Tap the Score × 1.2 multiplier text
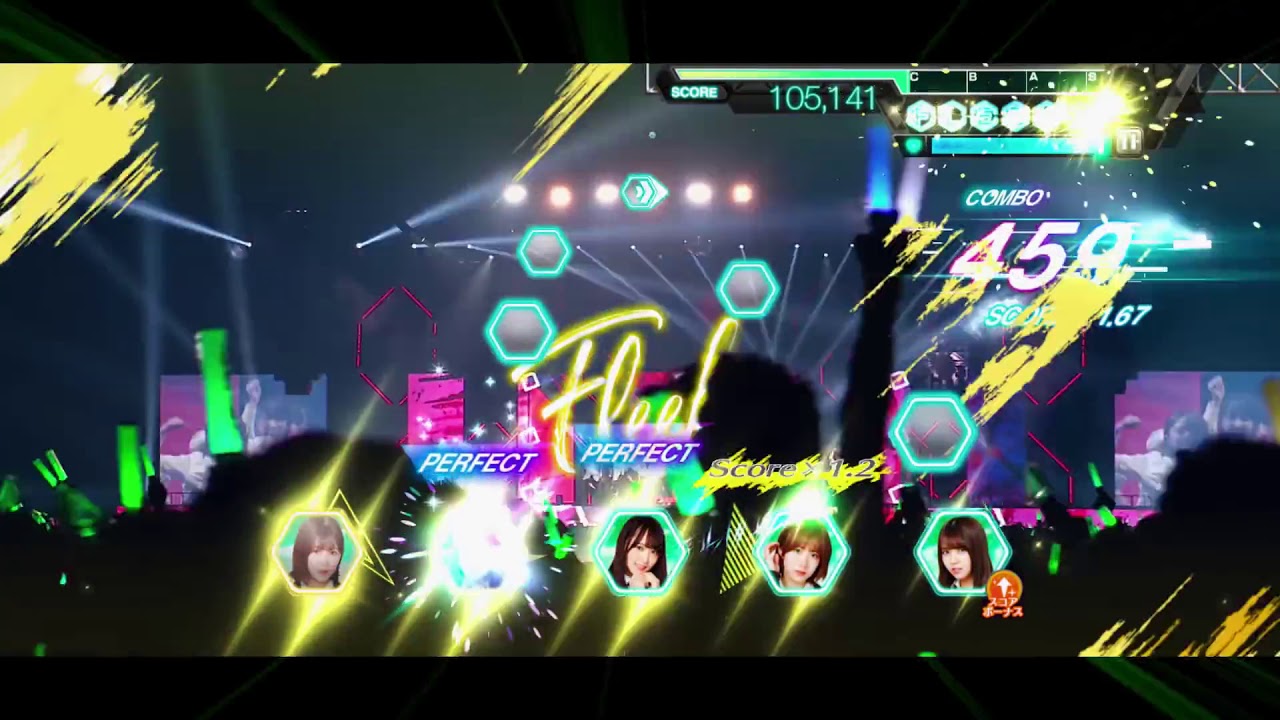This screenshot has width=1280, height=720. (793, 466)
